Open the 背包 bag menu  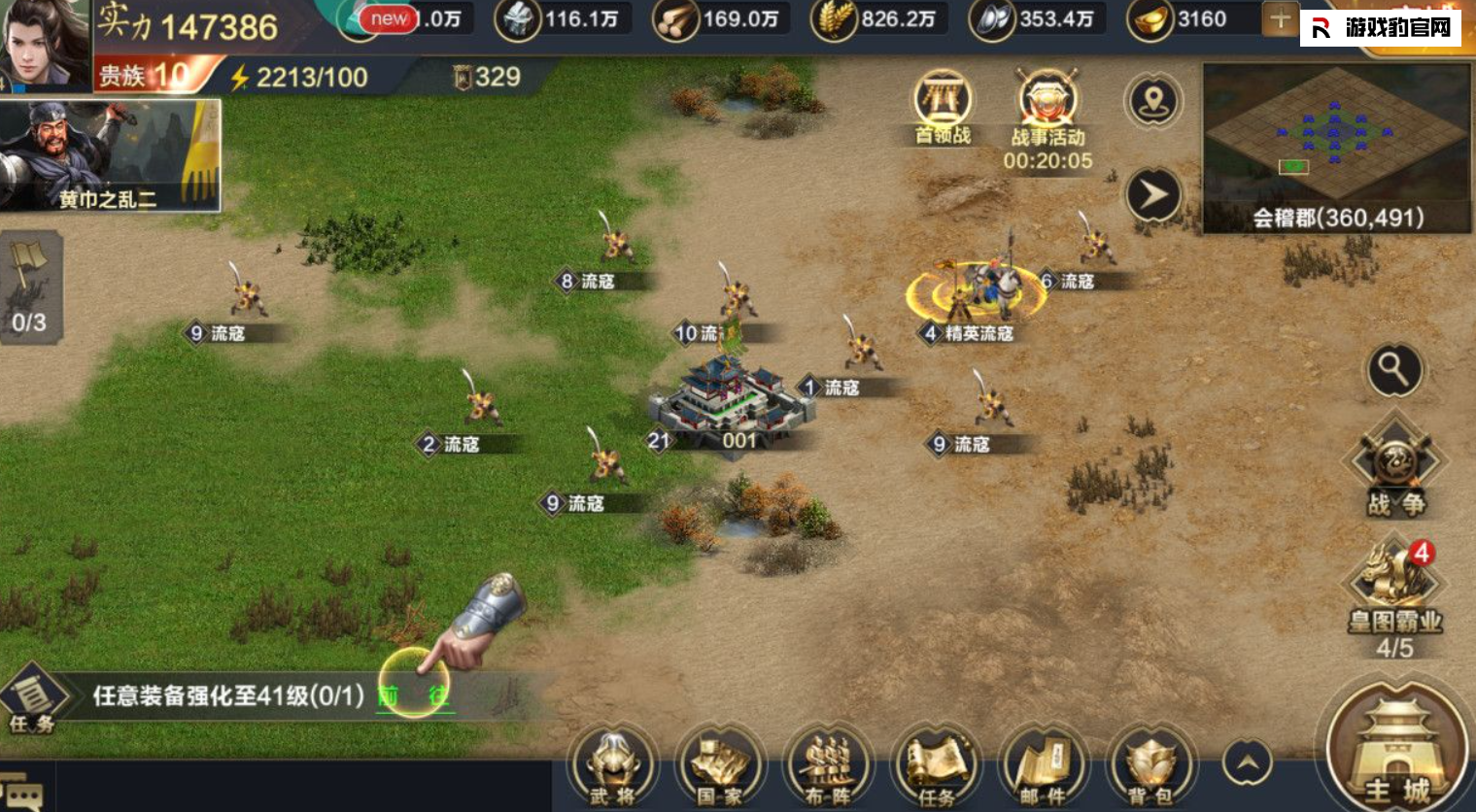tap(1150, 766)
